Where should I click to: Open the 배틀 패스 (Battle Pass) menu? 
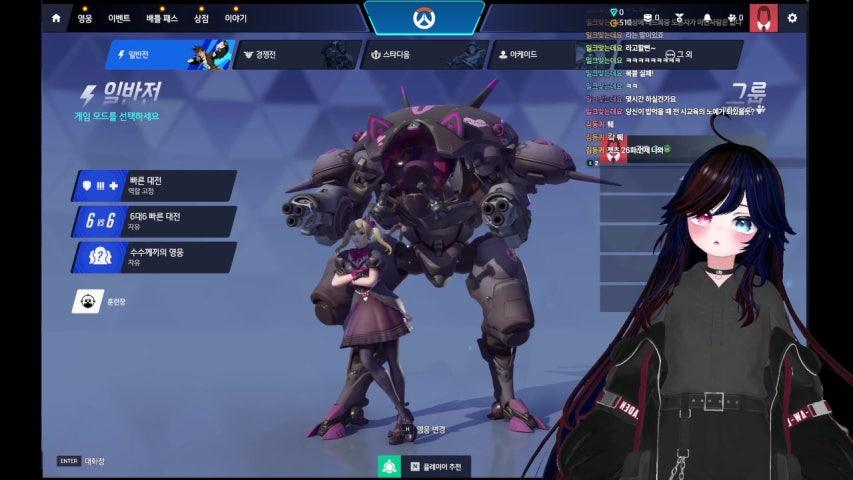pyautogui.click(x=161, y=18)
